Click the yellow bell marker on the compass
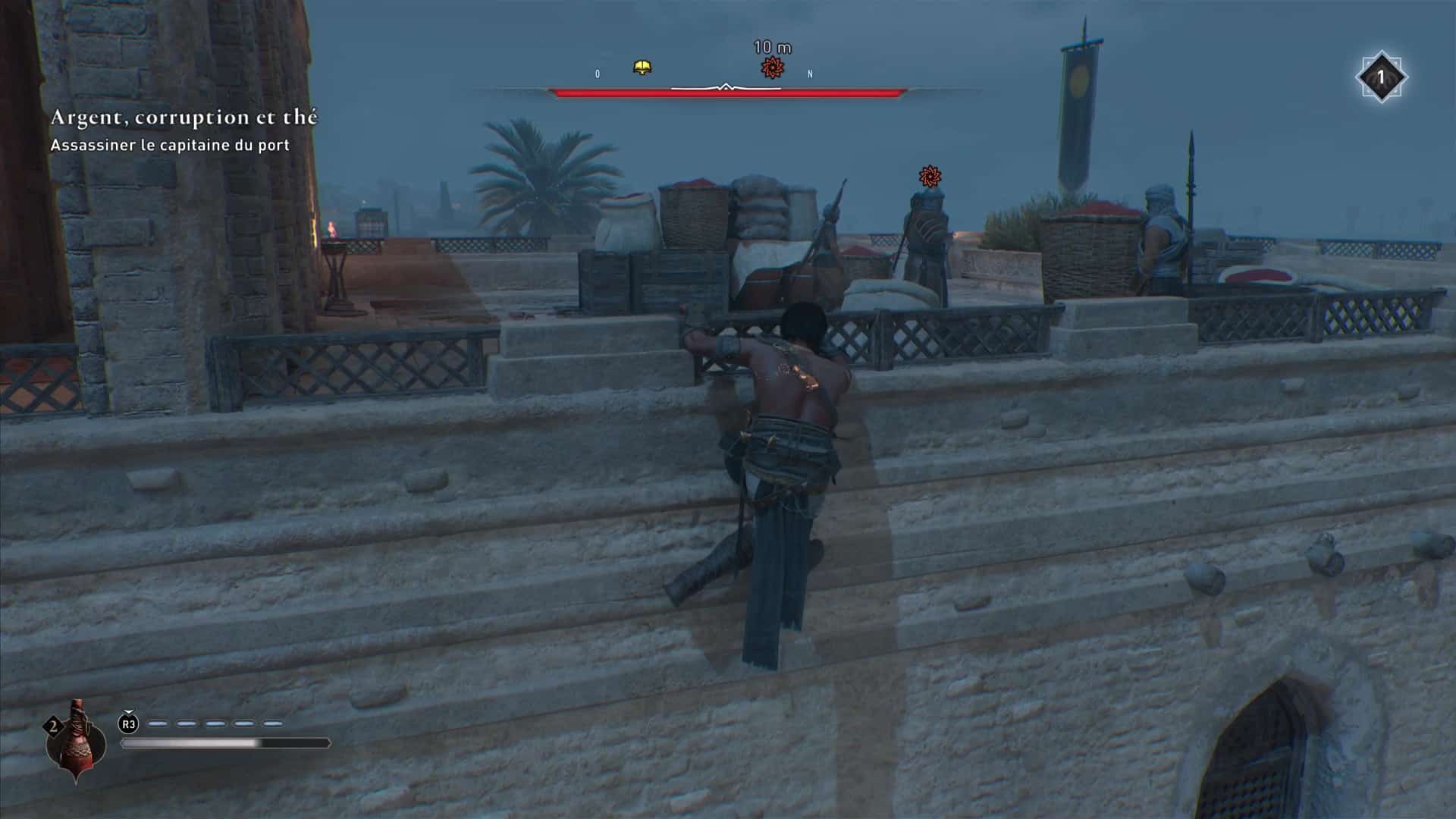 point(642,68)
